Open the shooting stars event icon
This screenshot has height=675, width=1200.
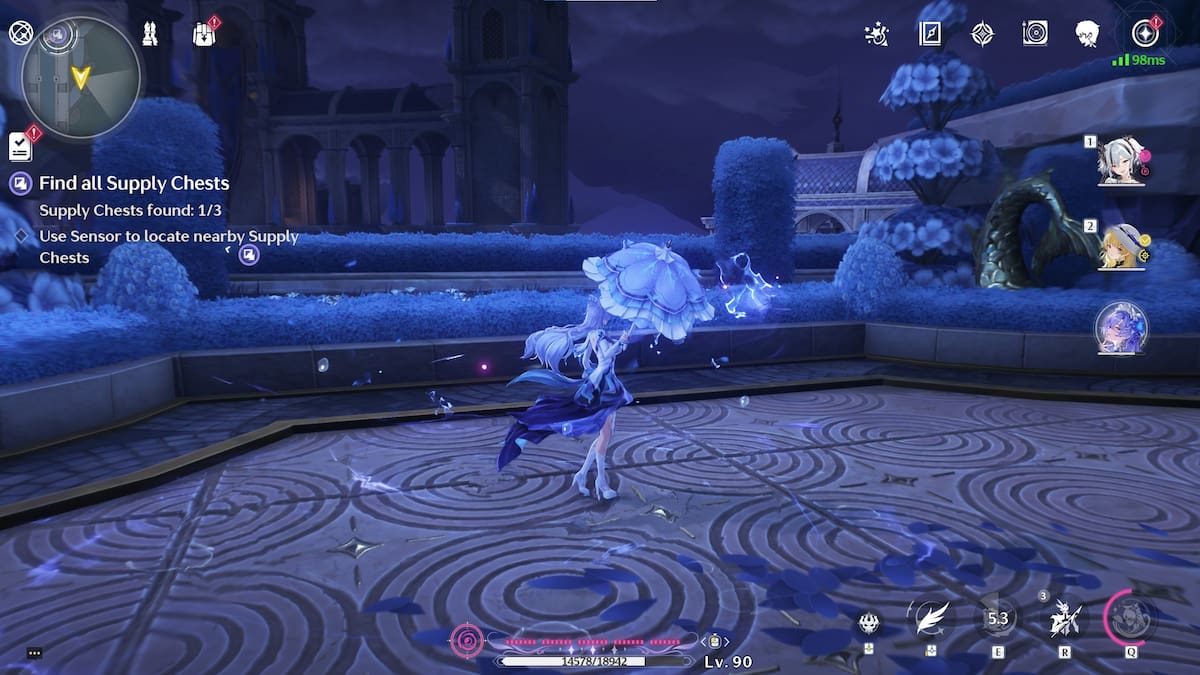876,34
